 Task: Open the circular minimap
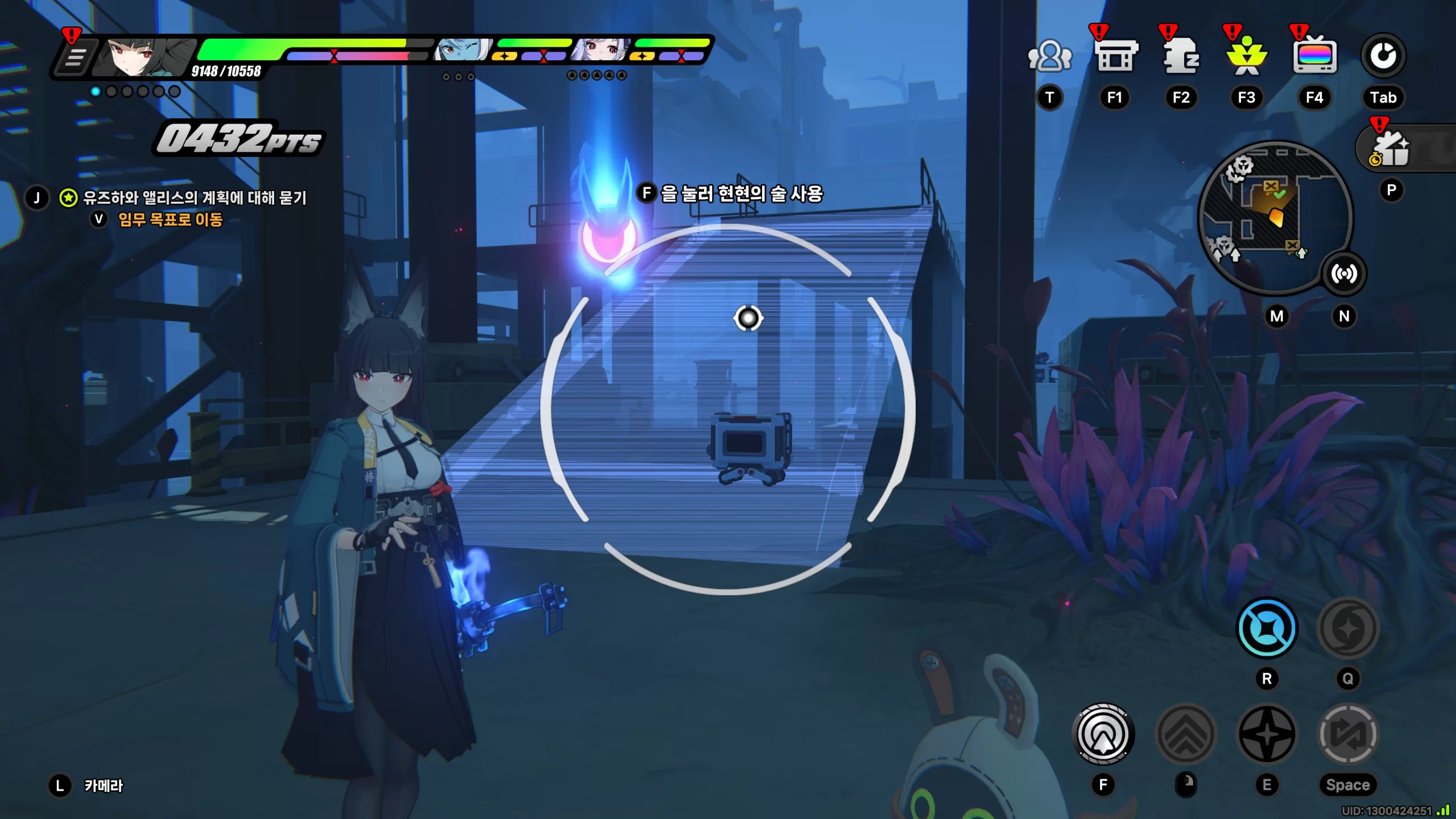(x=1274, y=216)
